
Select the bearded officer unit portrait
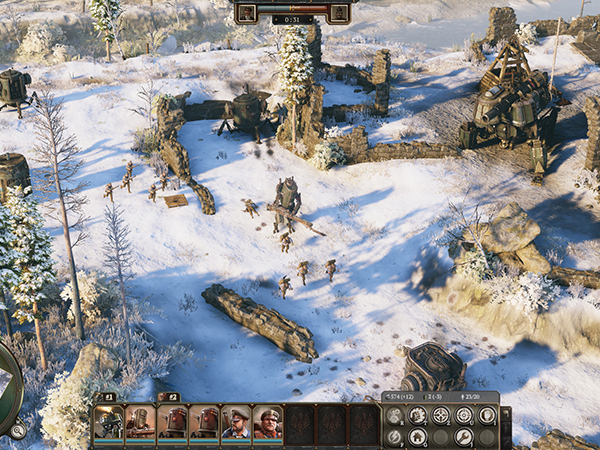click(267, 423)
